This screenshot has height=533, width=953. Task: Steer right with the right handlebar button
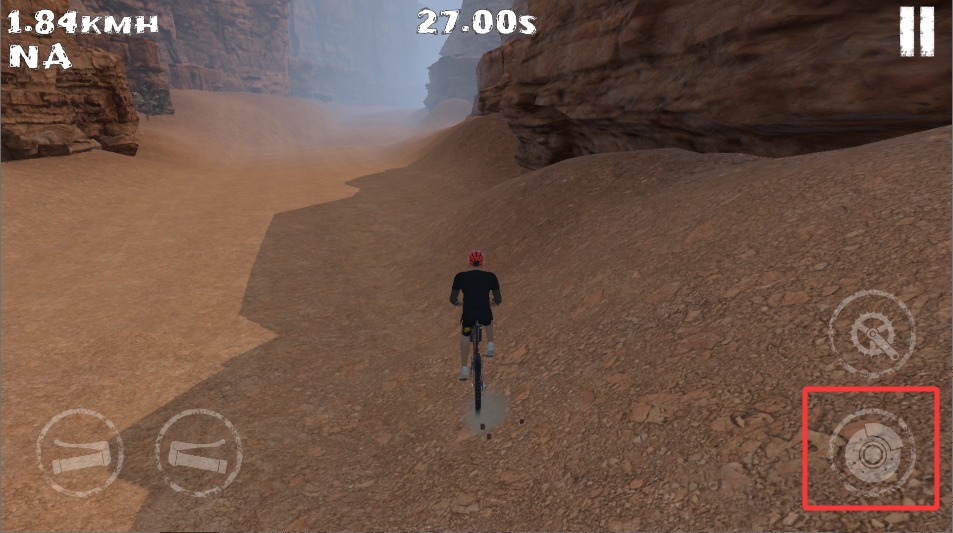(x=199, y=453)
